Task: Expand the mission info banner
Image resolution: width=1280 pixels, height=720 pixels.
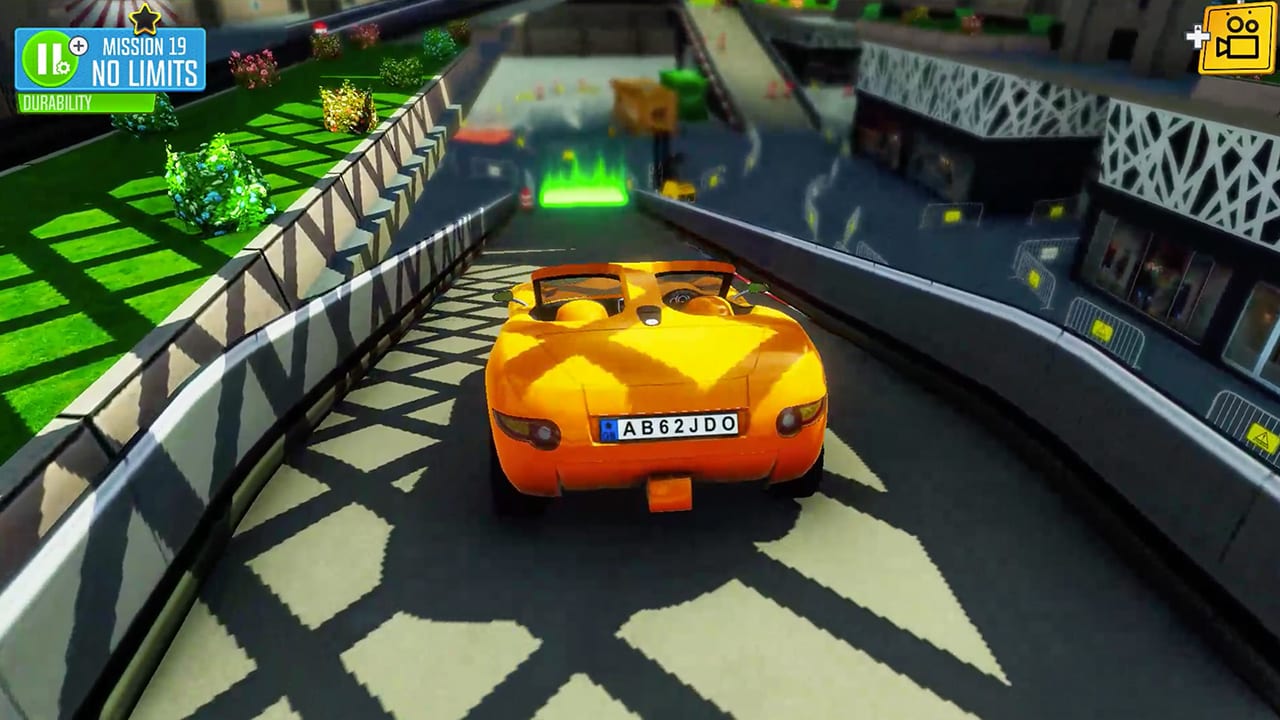Action: (146, 57)
